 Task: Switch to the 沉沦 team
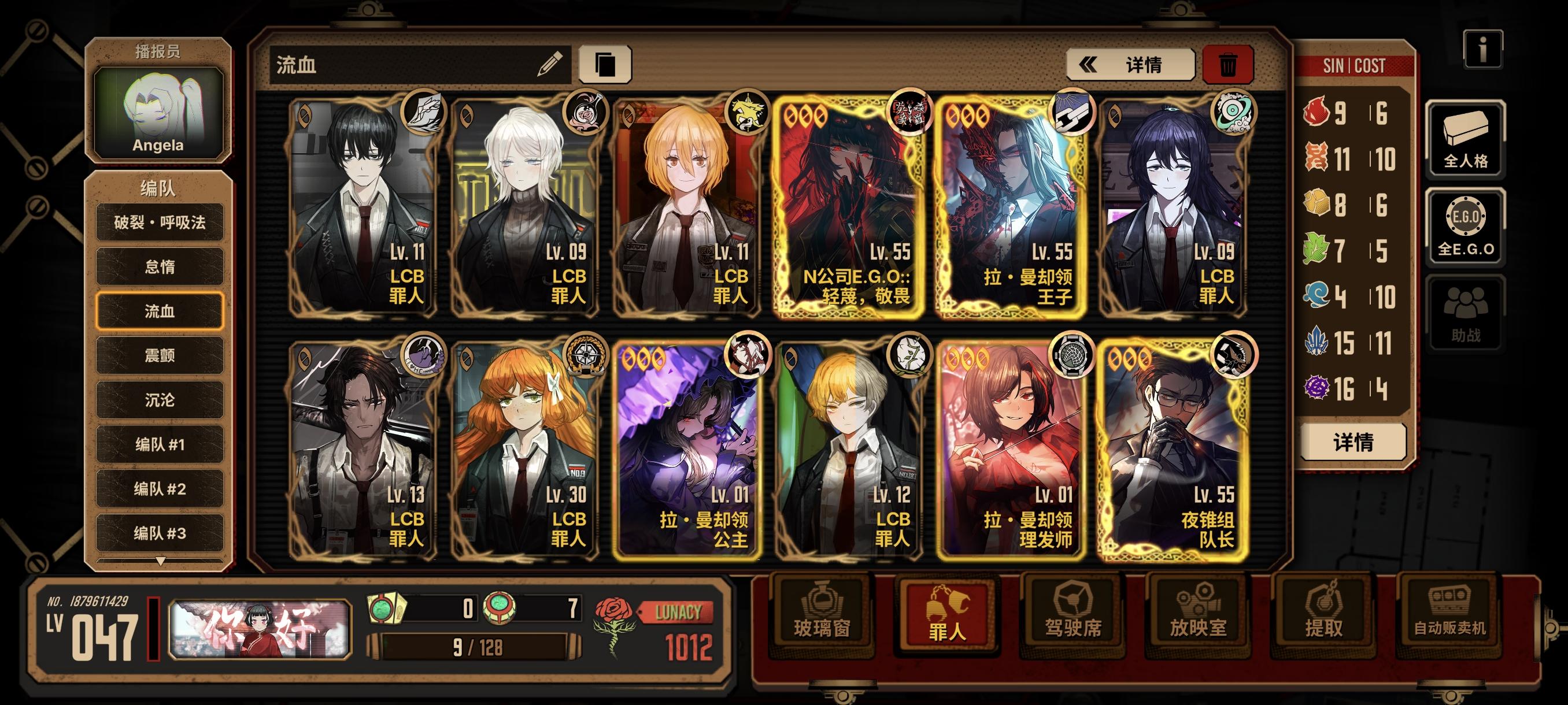click(160, 400)
